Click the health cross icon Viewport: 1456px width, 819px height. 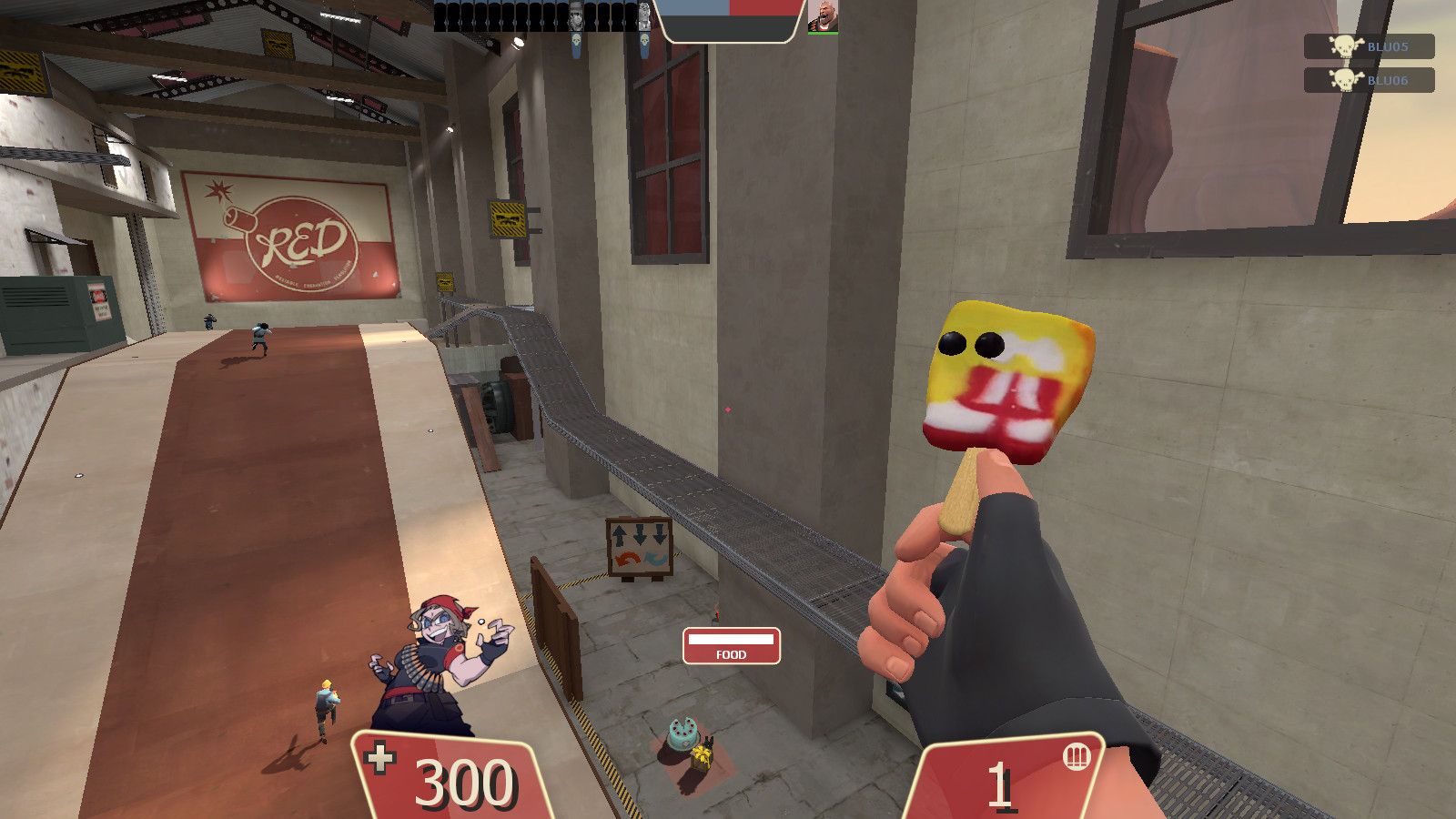(381, 757)
